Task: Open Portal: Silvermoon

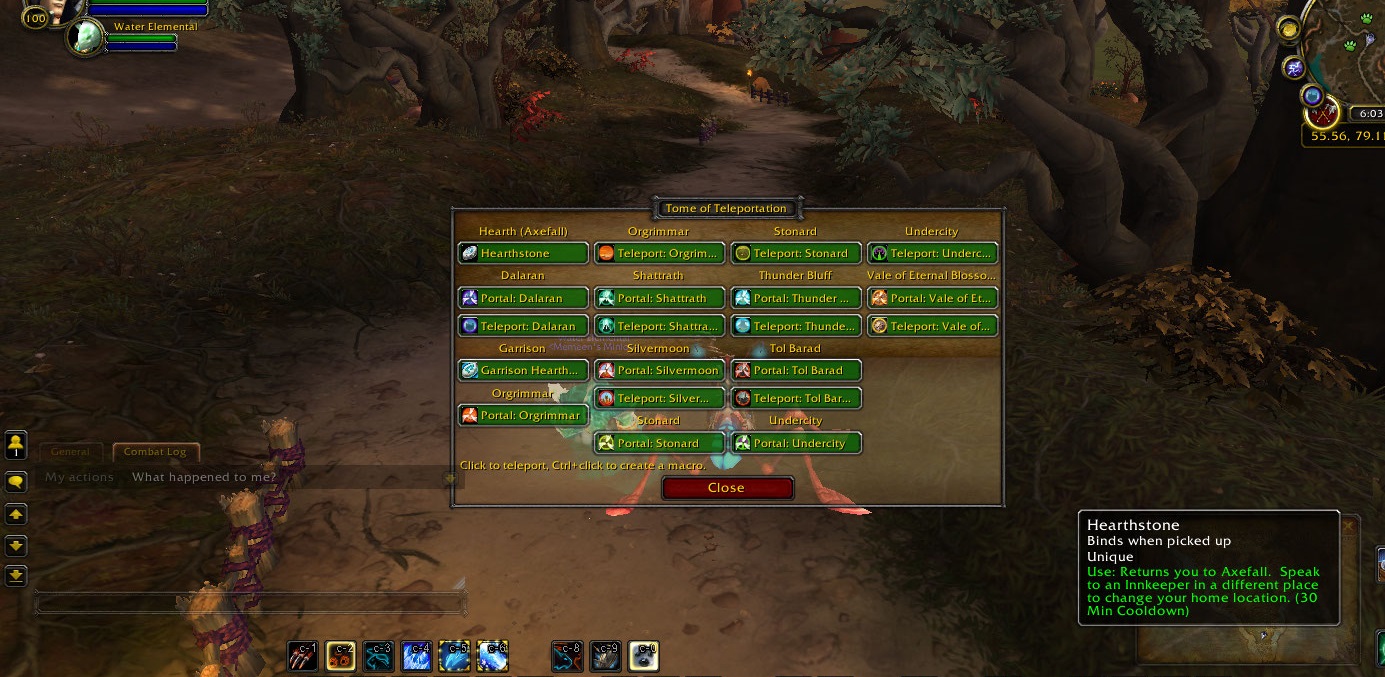Action: coord(660,371)
